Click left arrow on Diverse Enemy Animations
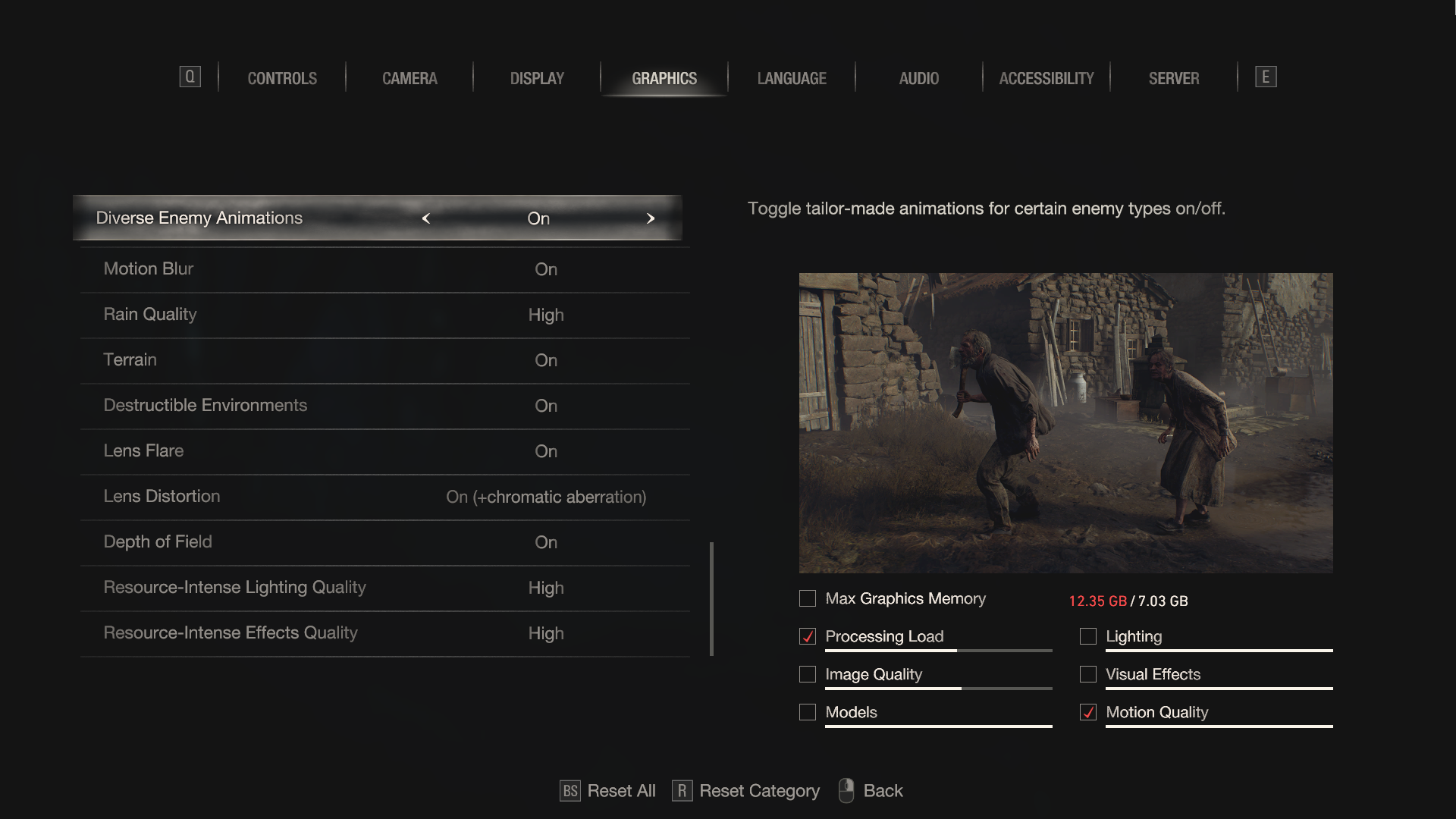This screenshot has width=1456, height=819. tap(426, 218)
